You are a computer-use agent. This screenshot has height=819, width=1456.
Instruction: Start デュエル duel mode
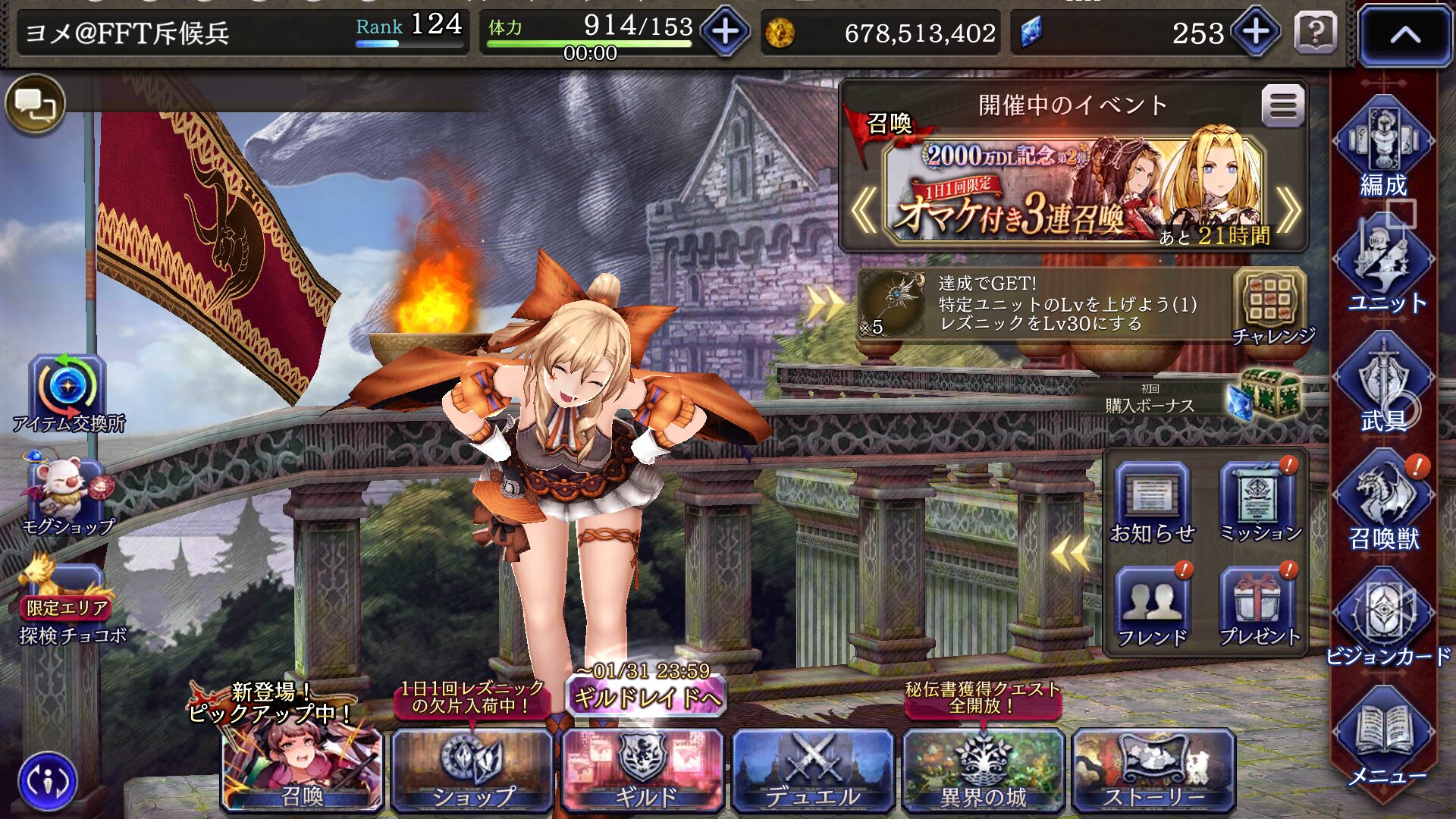click(x=813, y=769)
